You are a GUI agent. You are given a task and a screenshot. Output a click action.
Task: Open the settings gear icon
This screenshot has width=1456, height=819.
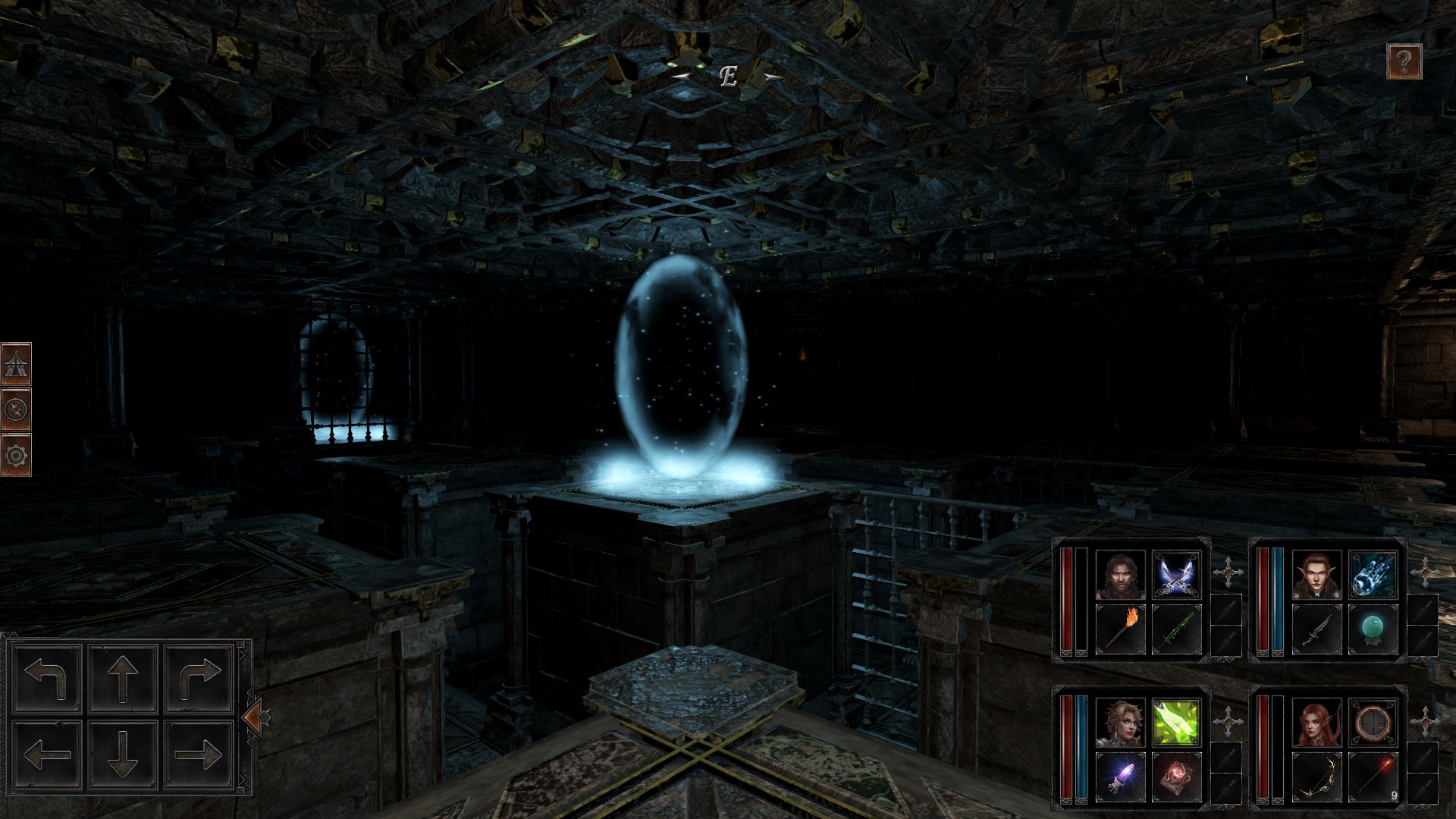[17, 455]
